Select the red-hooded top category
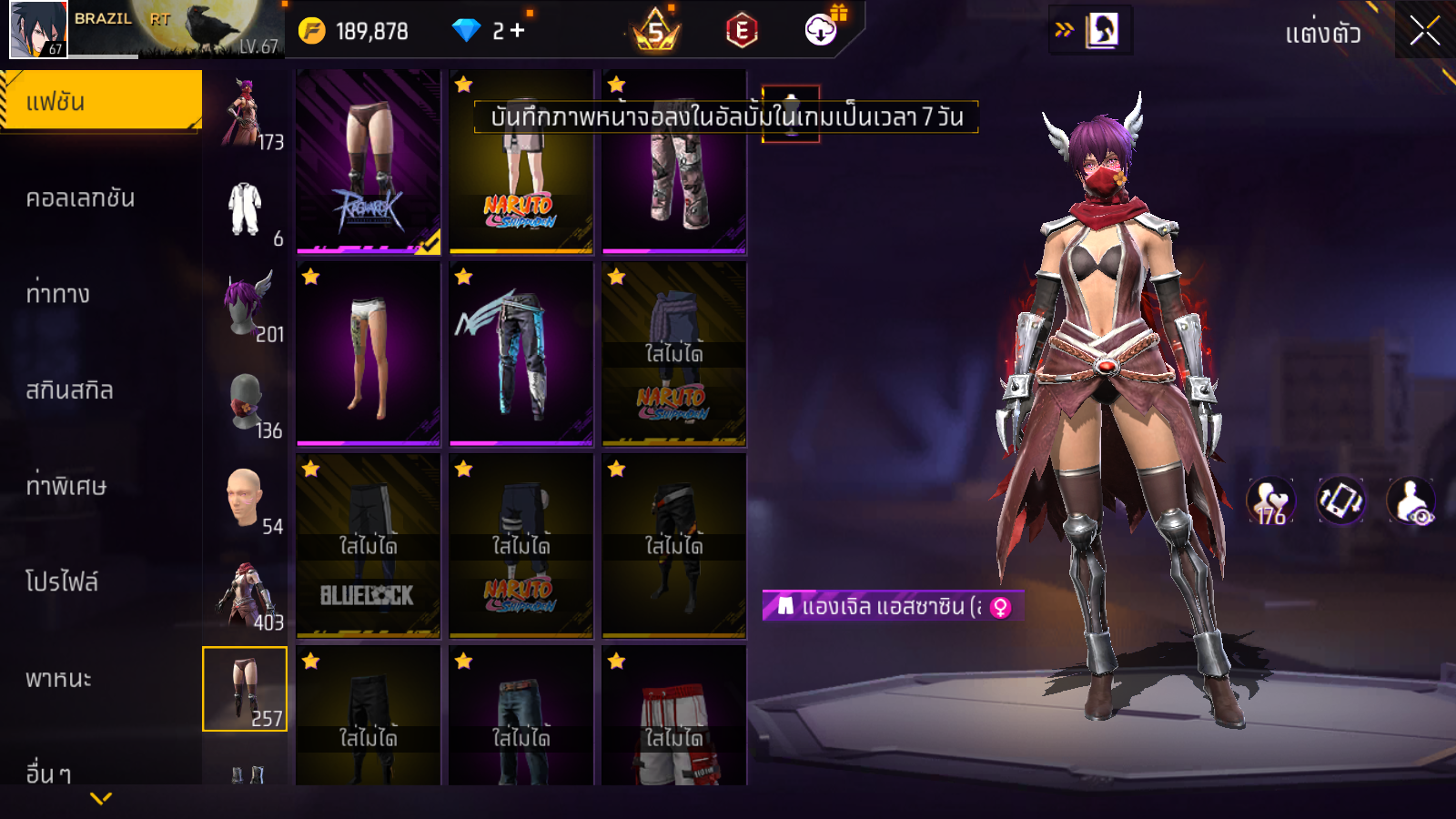 [246, 594]
